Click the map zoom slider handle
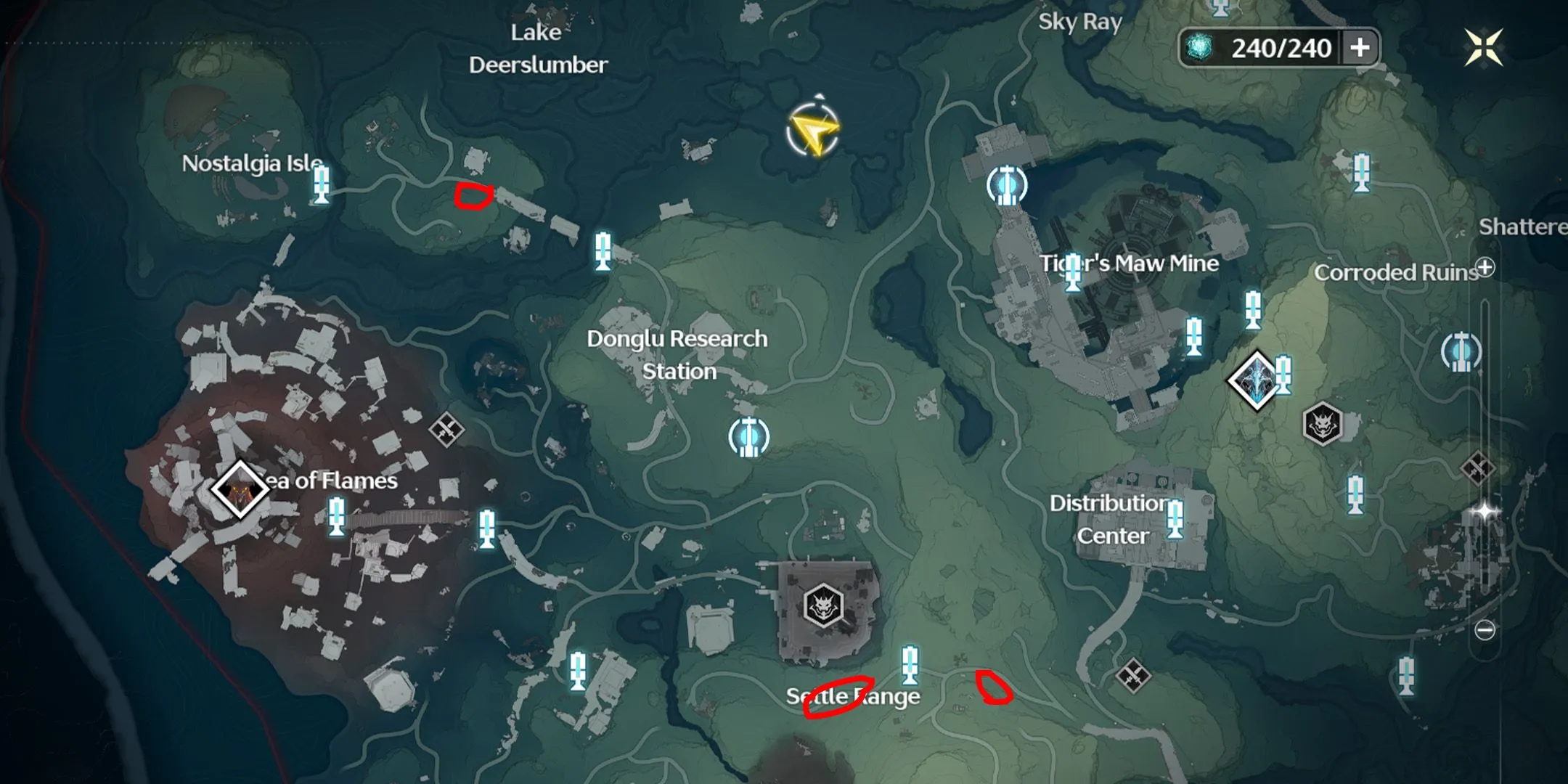 click(x=1485, y=512)
